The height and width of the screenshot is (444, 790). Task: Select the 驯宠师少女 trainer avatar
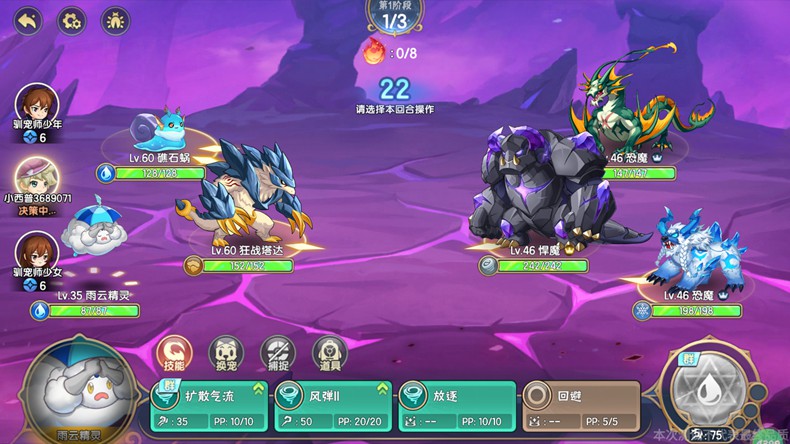[x=36, y=252]
